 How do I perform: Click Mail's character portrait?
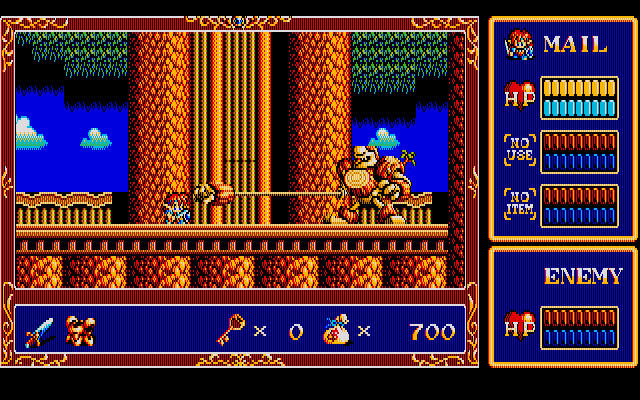(518, 44)
